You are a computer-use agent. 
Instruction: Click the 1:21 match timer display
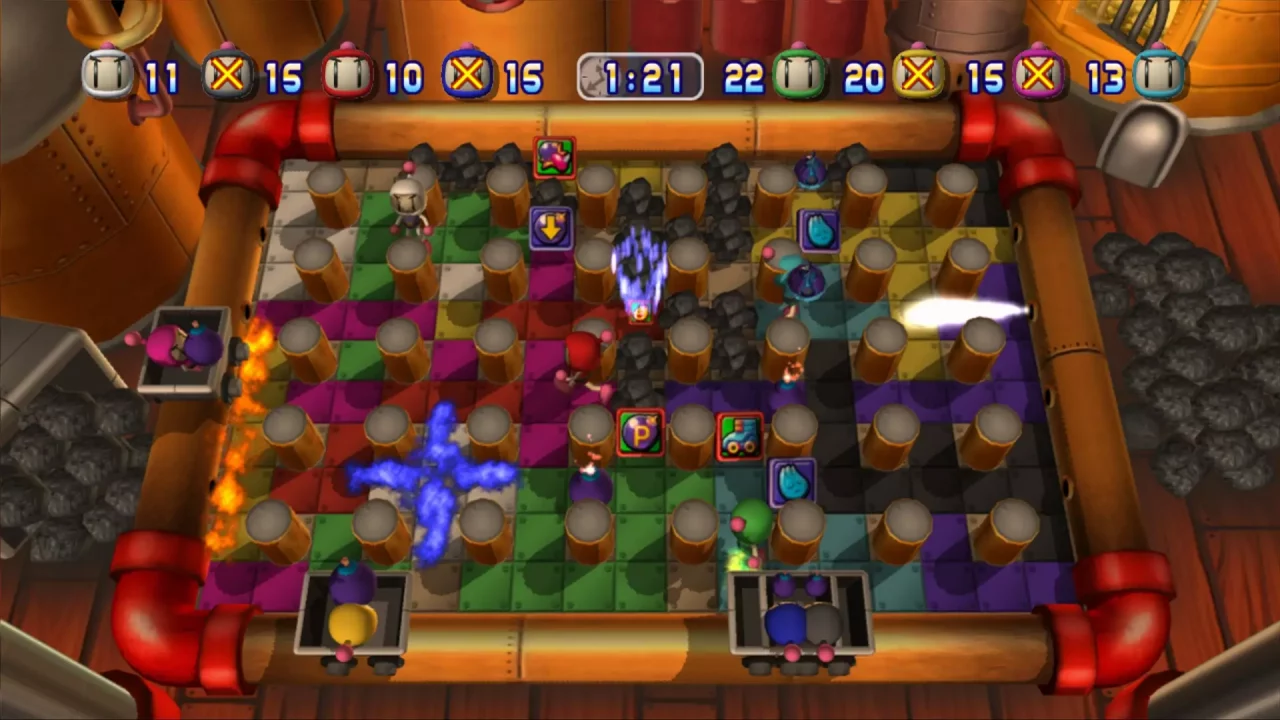(640, 75)
